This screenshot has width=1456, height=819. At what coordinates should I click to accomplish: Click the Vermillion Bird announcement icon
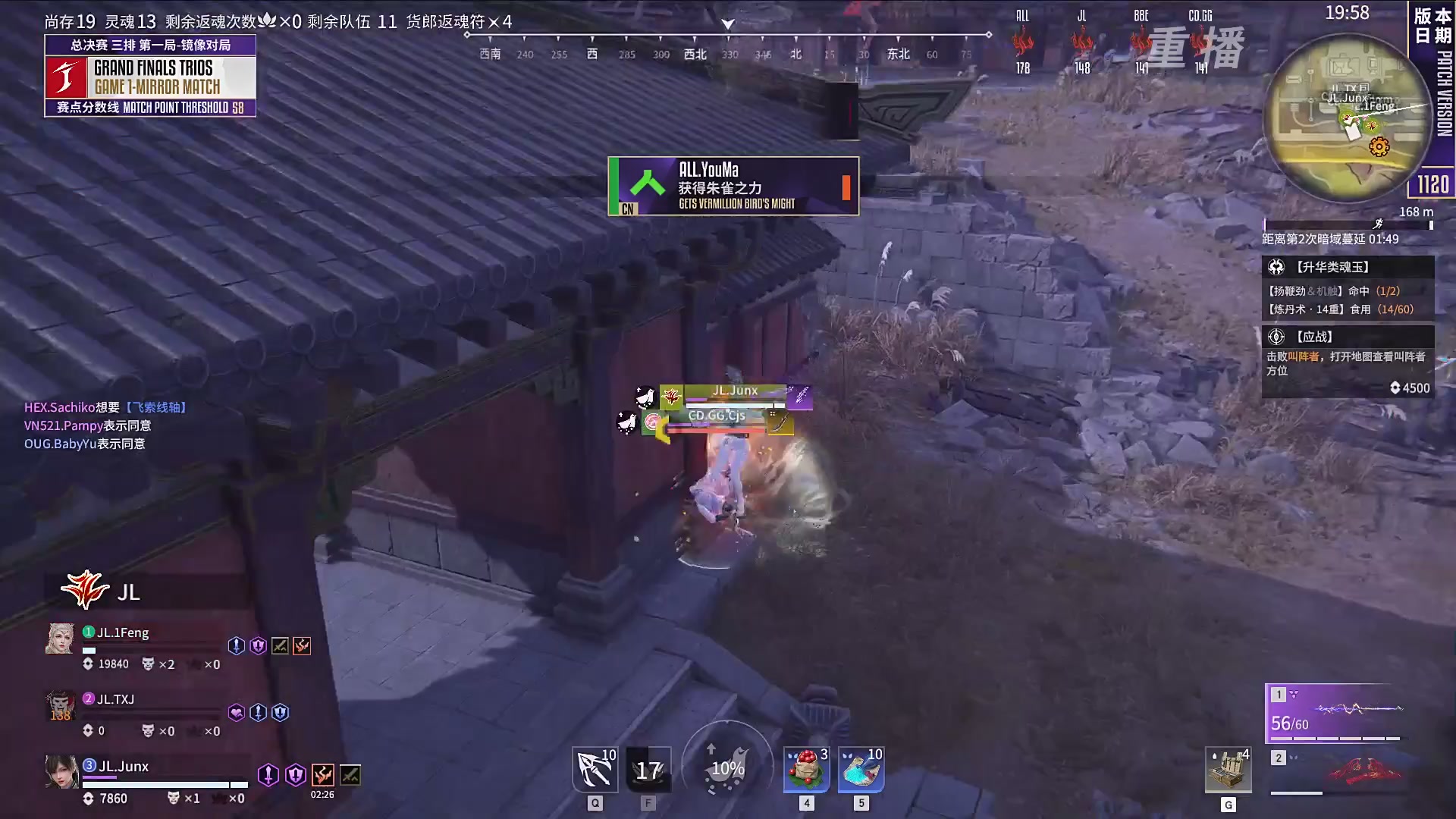(647, 186)
